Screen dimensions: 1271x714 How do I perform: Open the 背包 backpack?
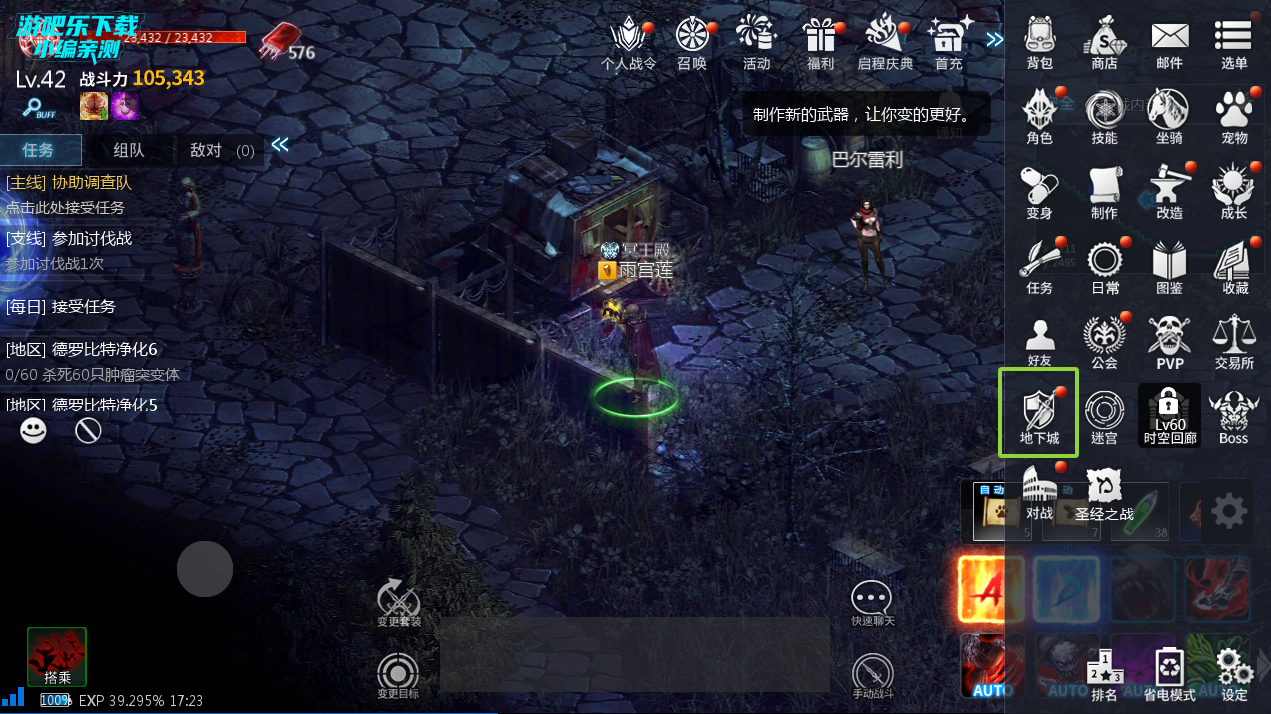coord(1039,42)
